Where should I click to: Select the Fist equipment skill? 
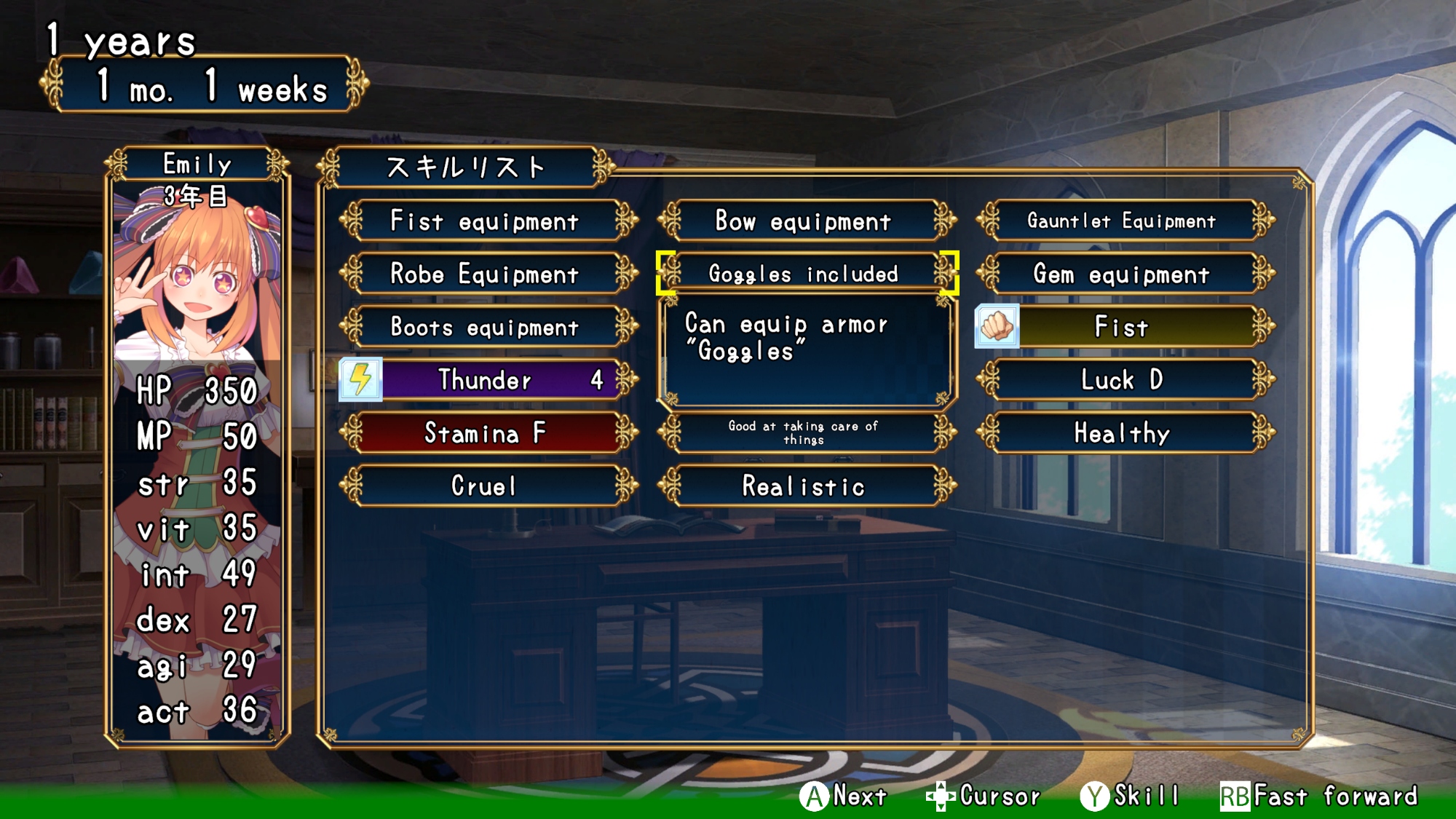pos(485,221)
